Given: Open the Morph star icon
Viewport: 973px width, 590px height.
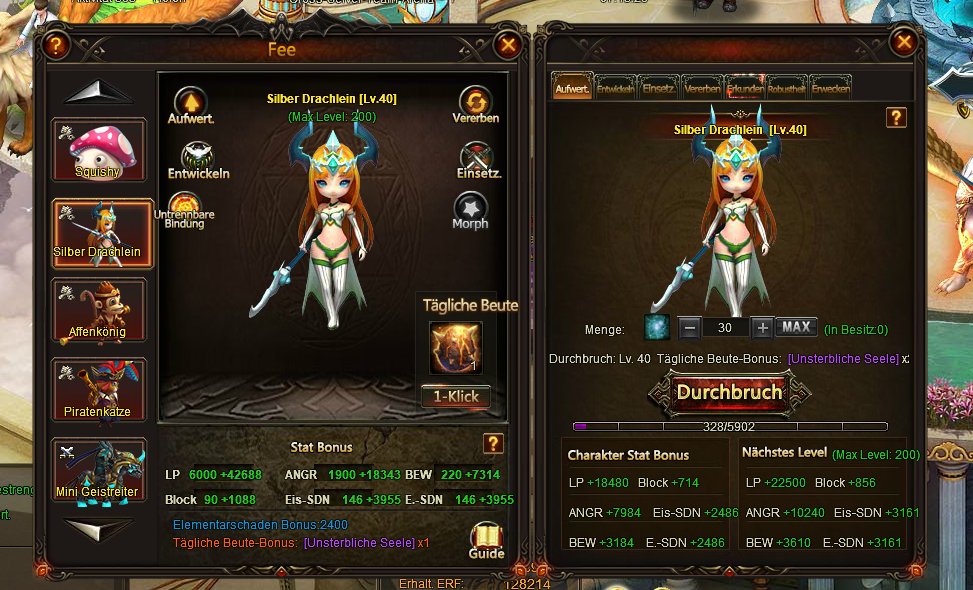Looking at the screenshot, I should point(470,208).
